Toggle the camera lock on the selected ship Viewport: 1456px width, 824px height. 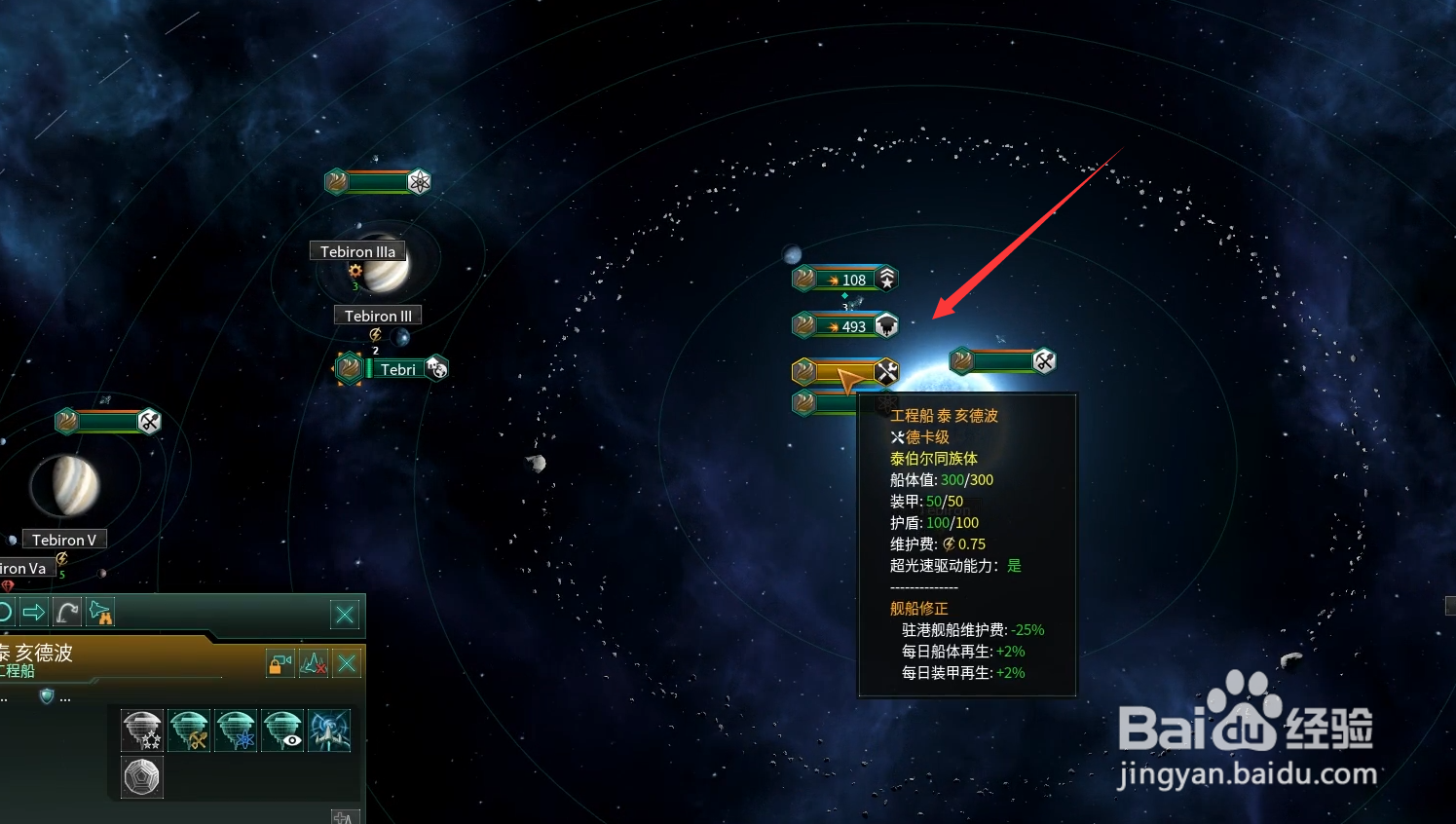pos(280,663)
